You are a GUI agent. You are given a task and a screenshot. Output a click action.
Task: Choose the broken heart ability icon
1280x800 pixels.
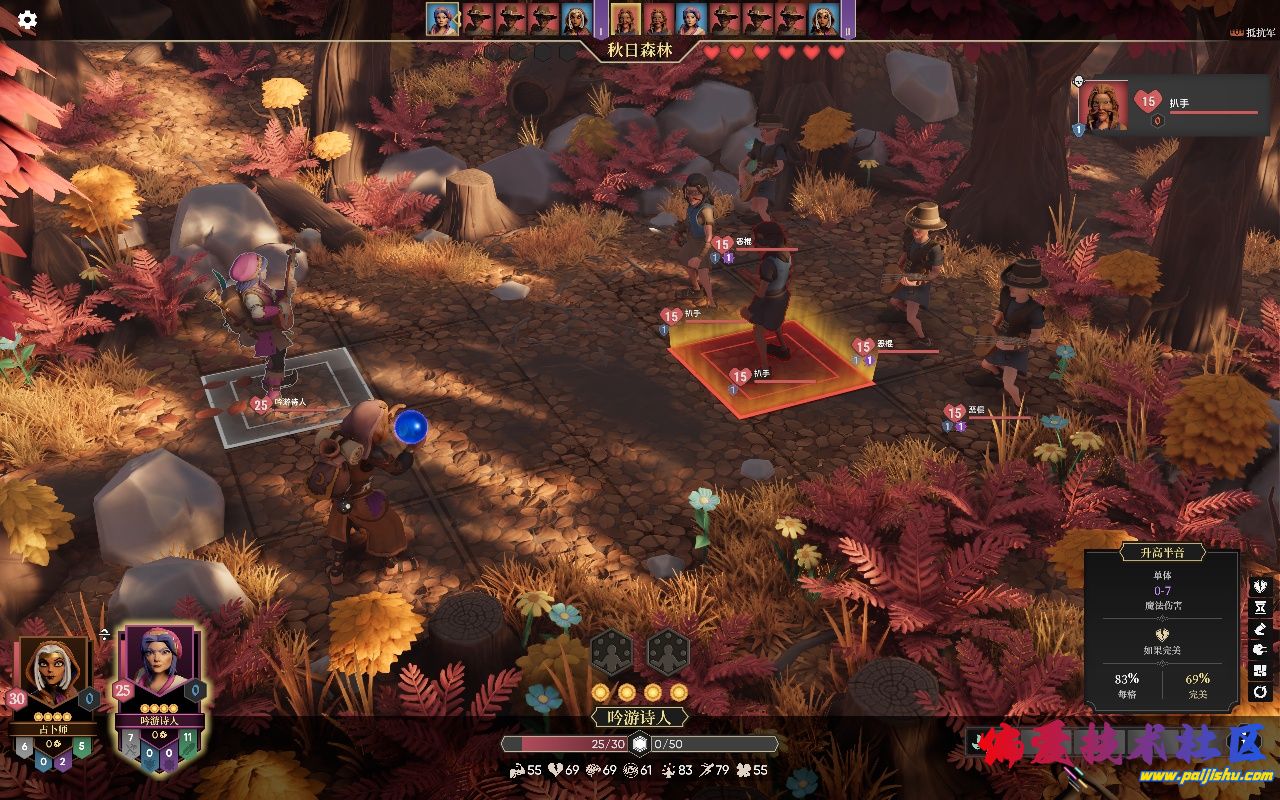(x=1260, y=586)
